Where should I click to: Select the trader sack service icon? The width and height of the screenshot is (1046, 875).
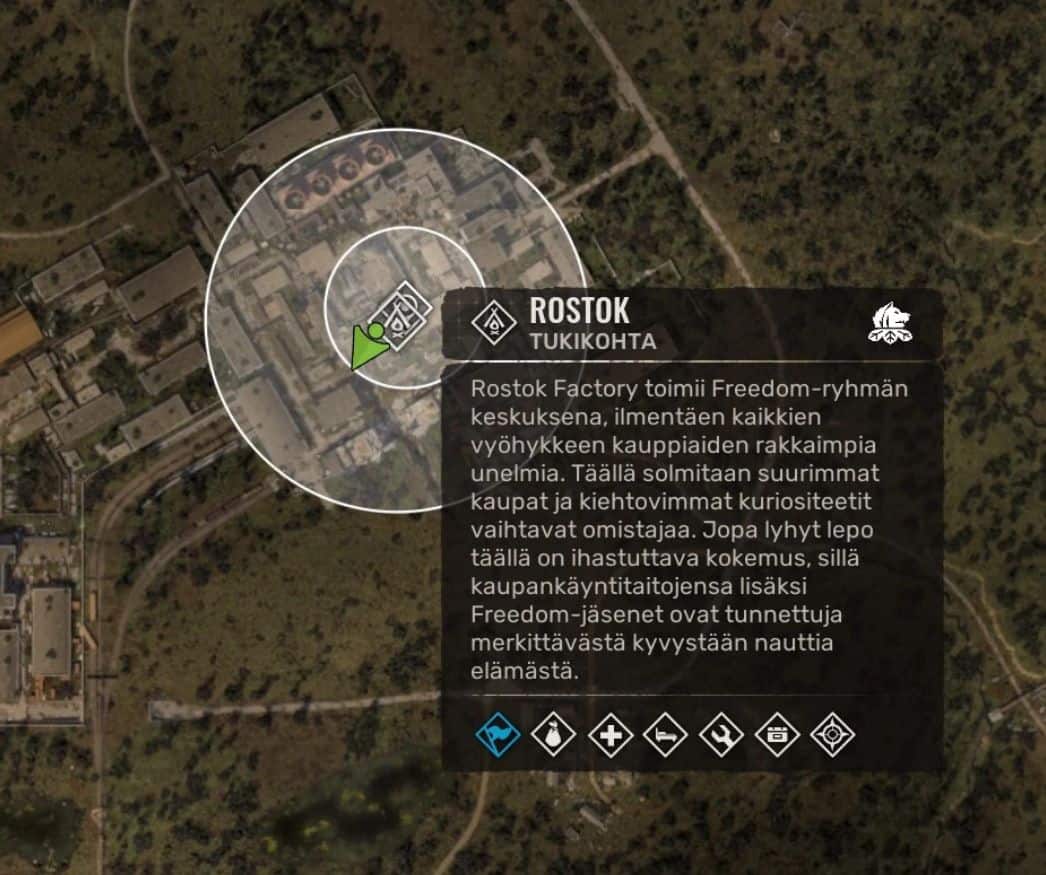coord(553,736)
